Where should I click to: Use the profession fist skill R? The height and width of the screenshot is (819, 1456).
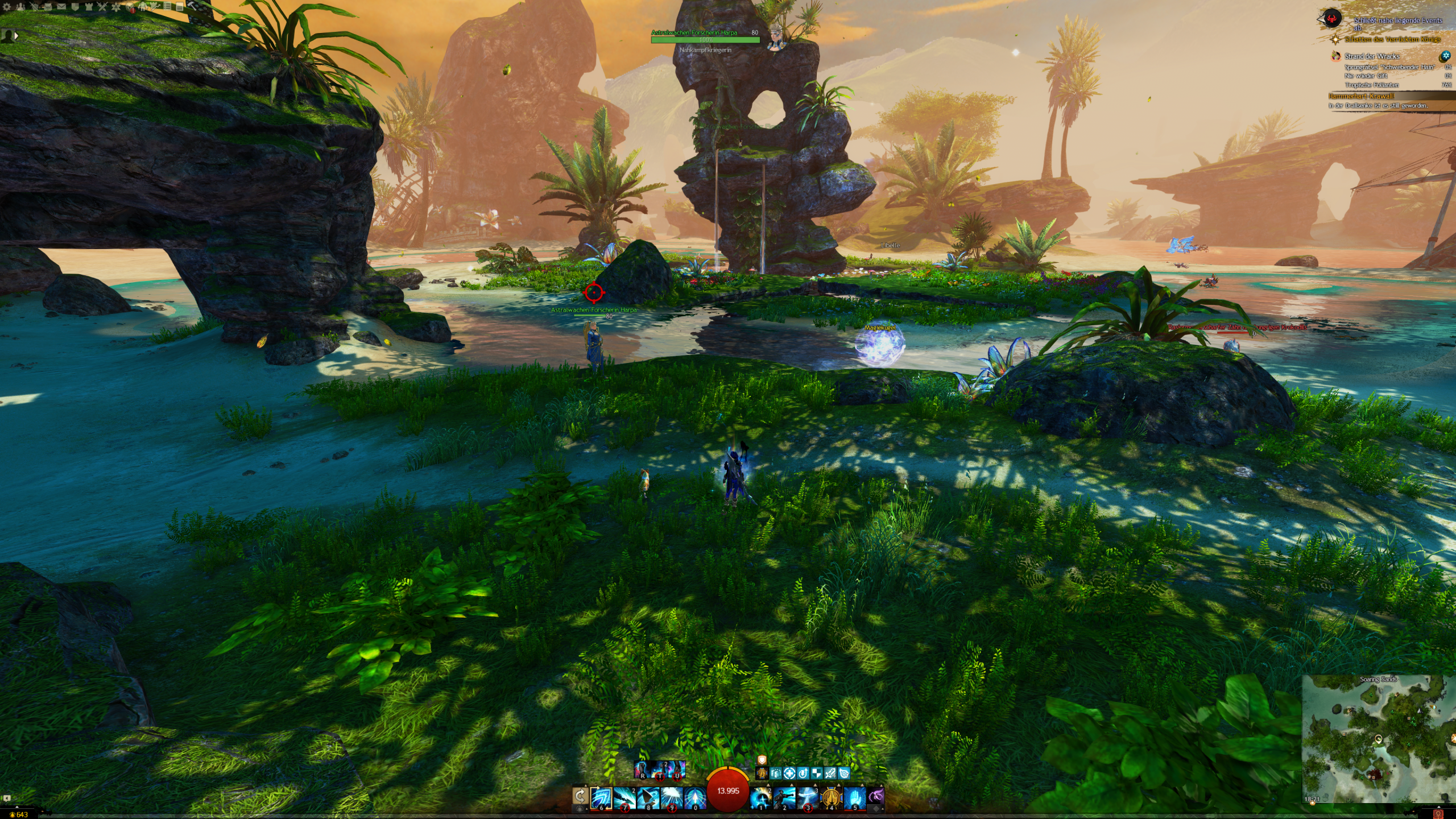coord(643,770)
